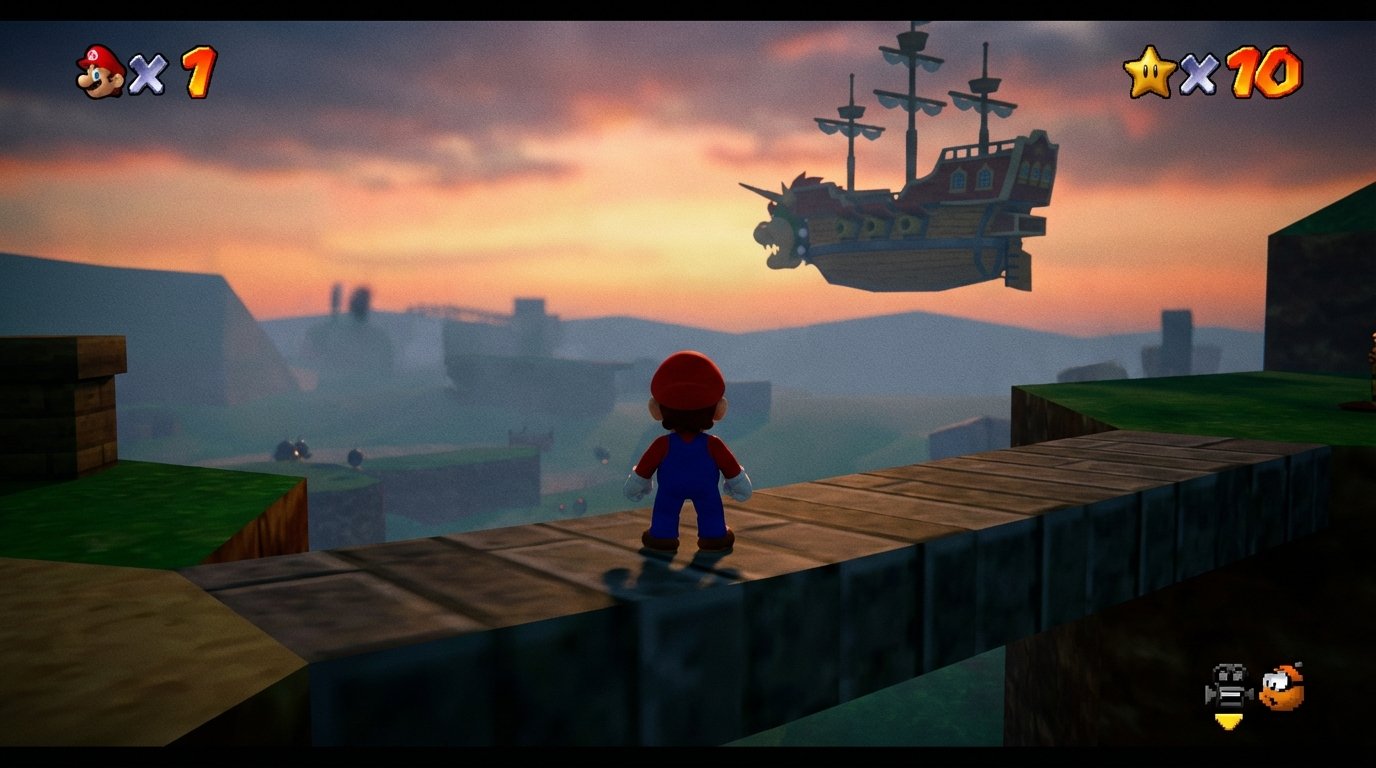The image size is (1376, 768).
Task: Select the gold star counter icon
Action: (x=1153, y=69)
